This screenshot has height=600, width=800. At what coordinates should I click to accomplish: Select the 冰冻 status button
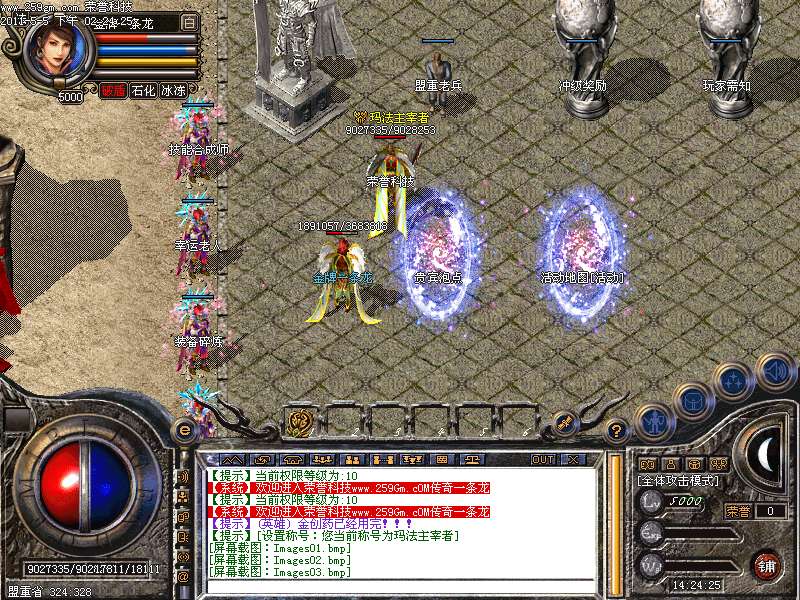[173, 90]
